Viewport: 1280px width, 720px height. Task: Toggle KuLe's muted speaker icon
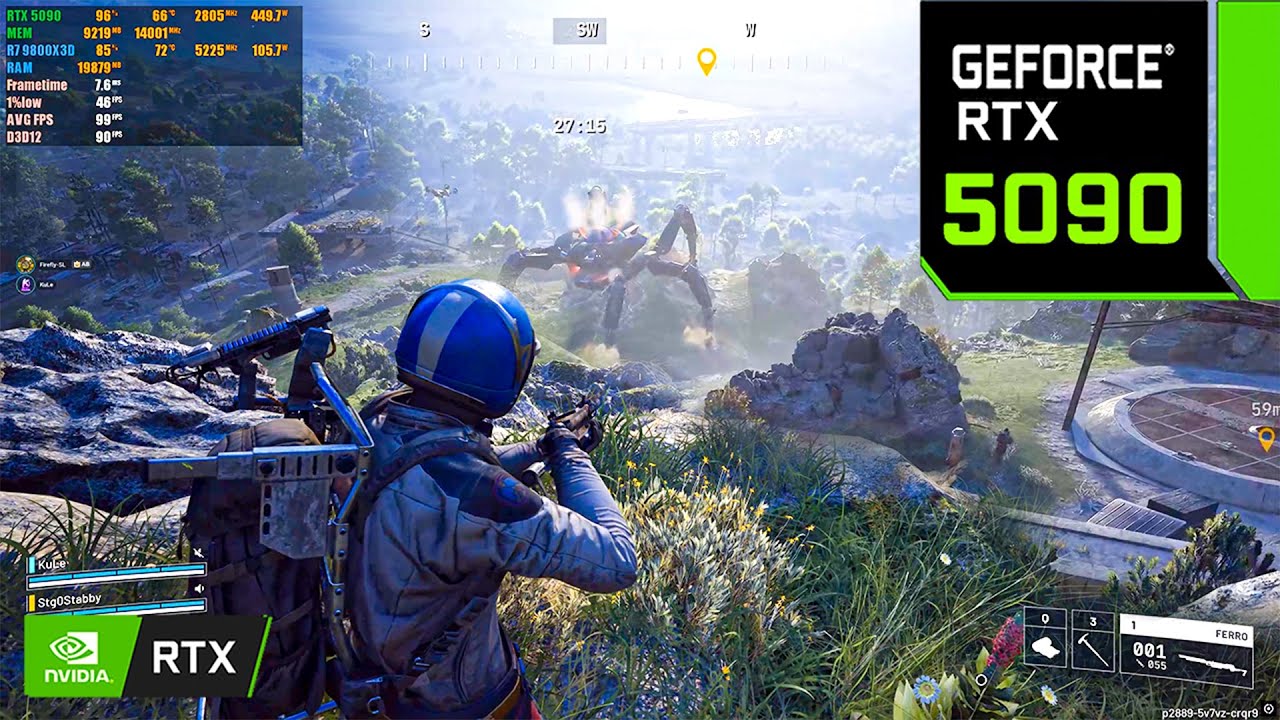click(199, 553)
